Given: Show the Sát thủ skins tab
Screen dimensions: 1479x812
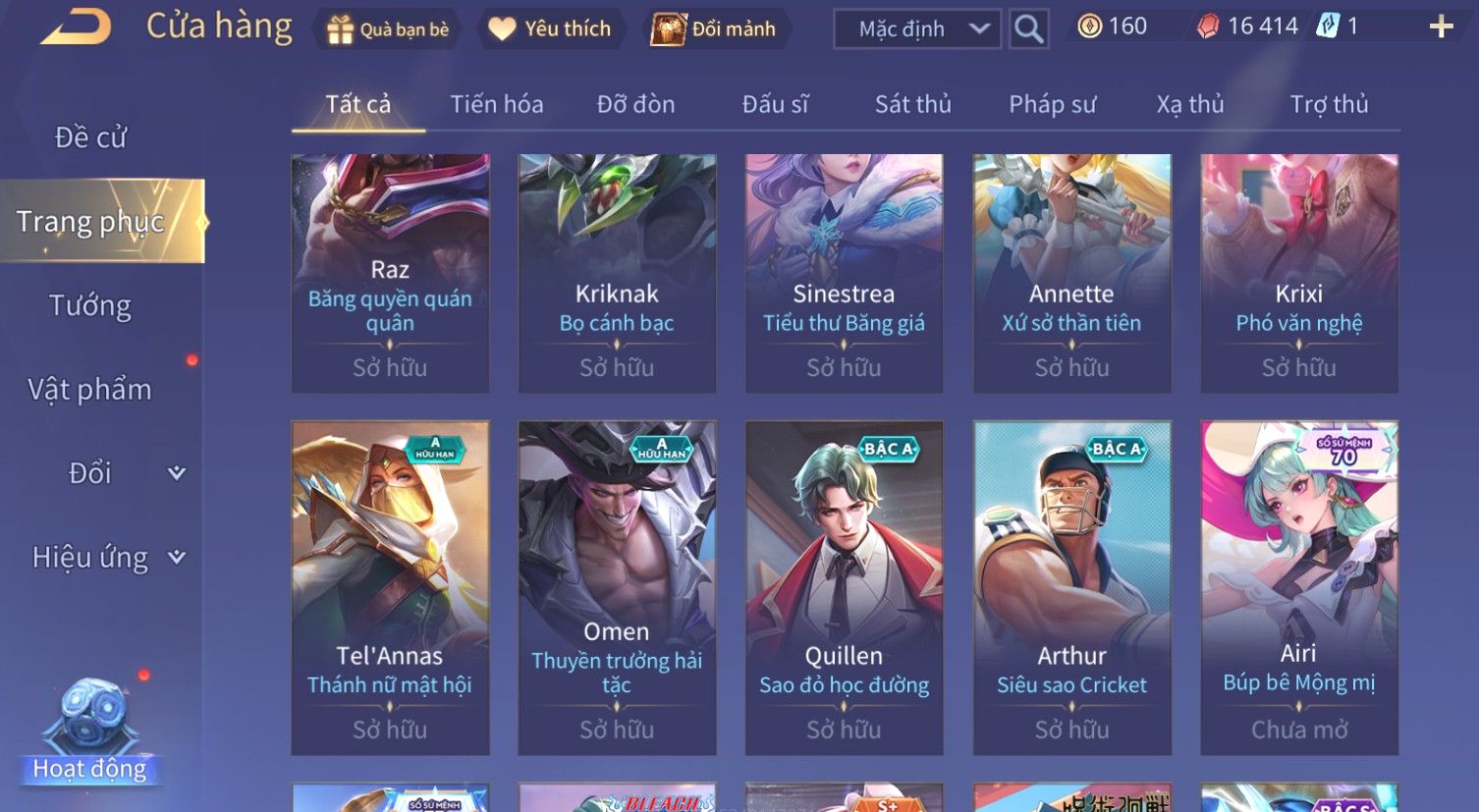Looking at the screenshot, I should pos(912,104).
